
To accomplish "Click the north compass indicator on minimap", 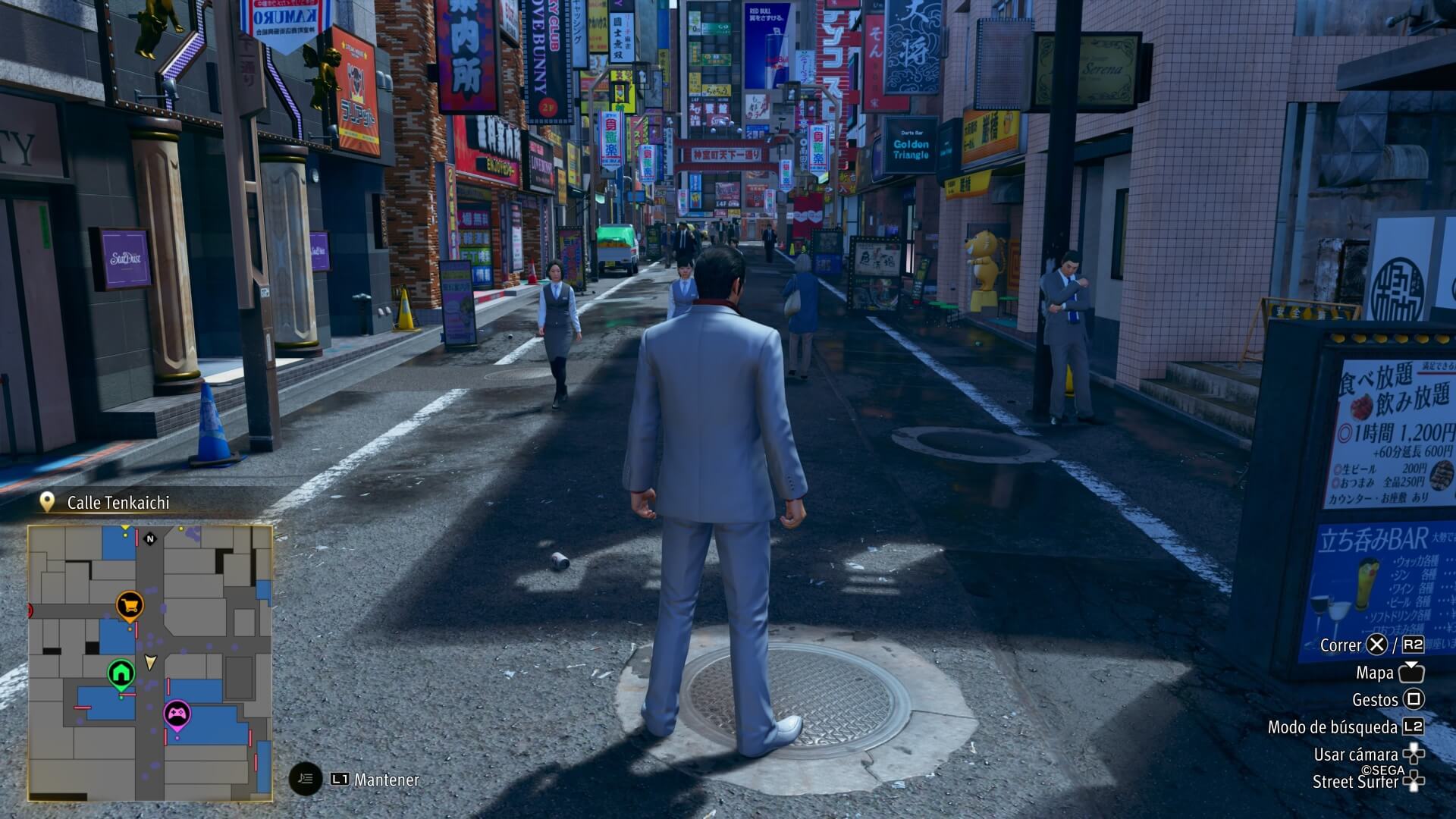I will [150, 539].
